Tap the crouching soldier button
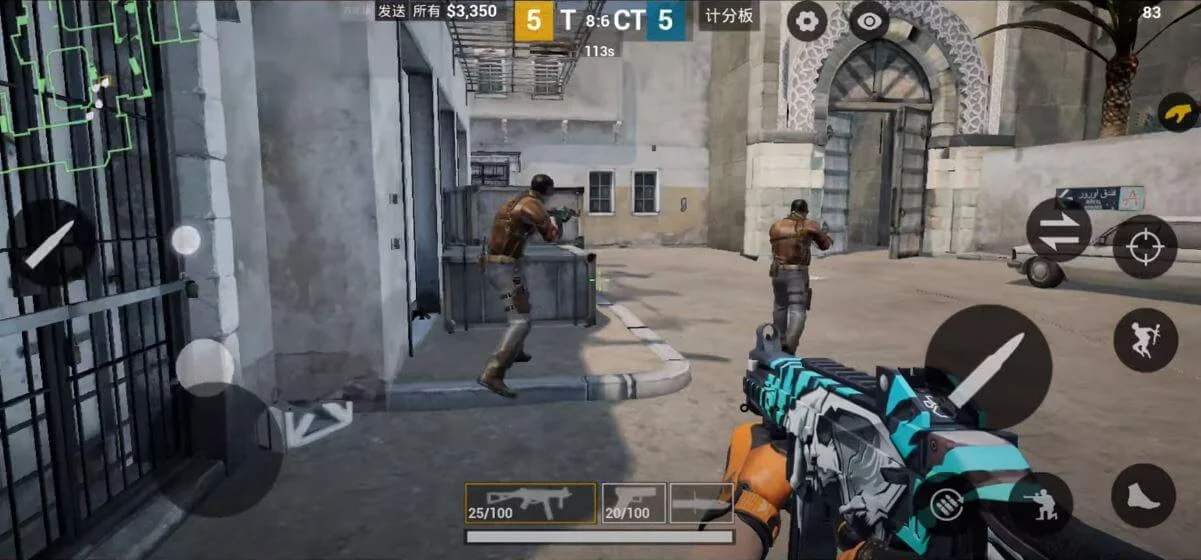 click(x=1040, y=503)
